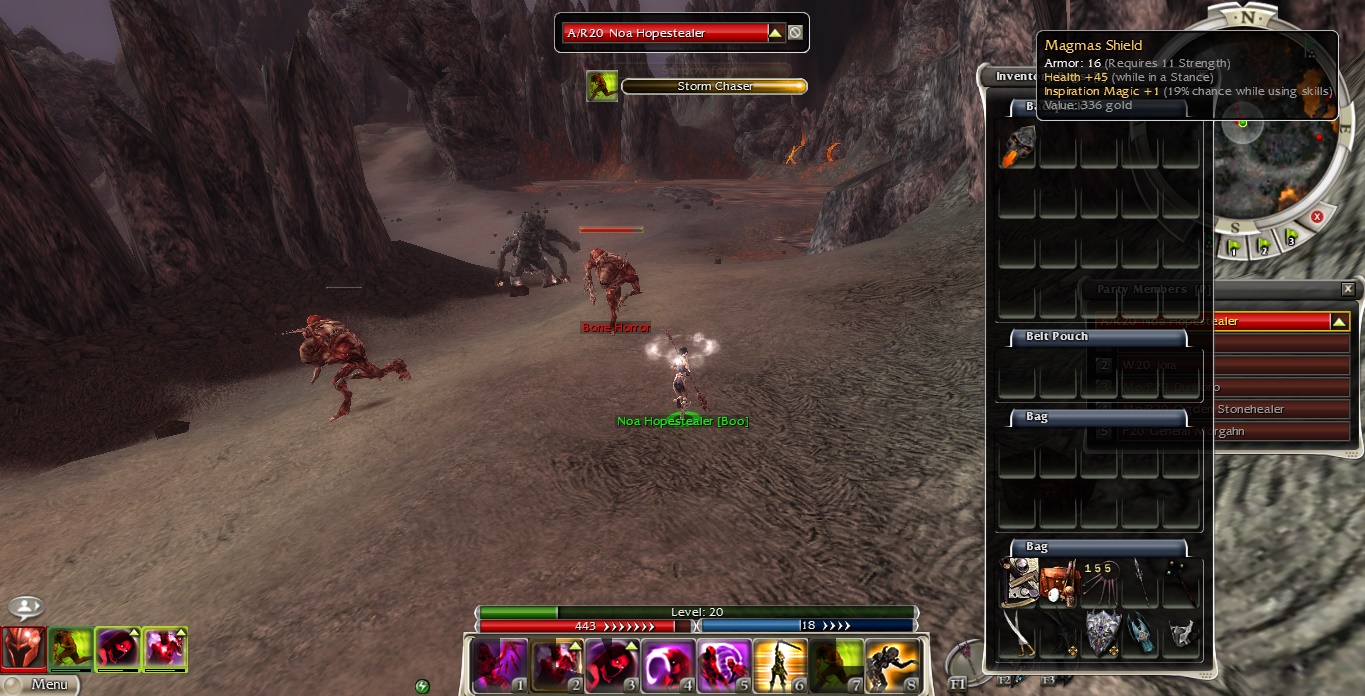Image resolution: width=1365 pixels, height=696 pixels.
Task: Activate skill slot 1
Action: coord(499,665)
